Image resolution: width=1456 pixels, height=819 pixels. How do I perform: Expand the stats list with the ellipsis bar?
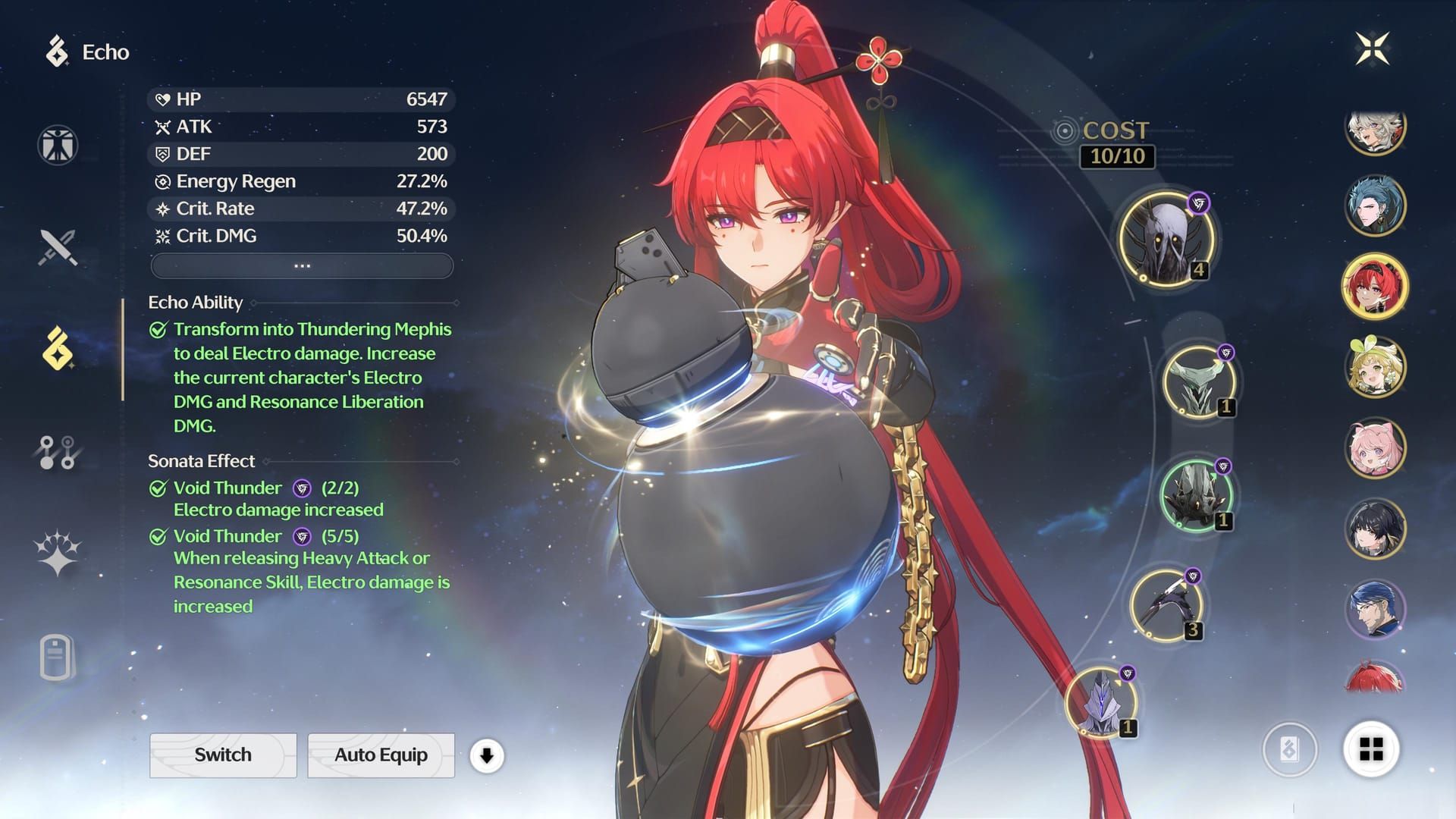pos(302,266)
